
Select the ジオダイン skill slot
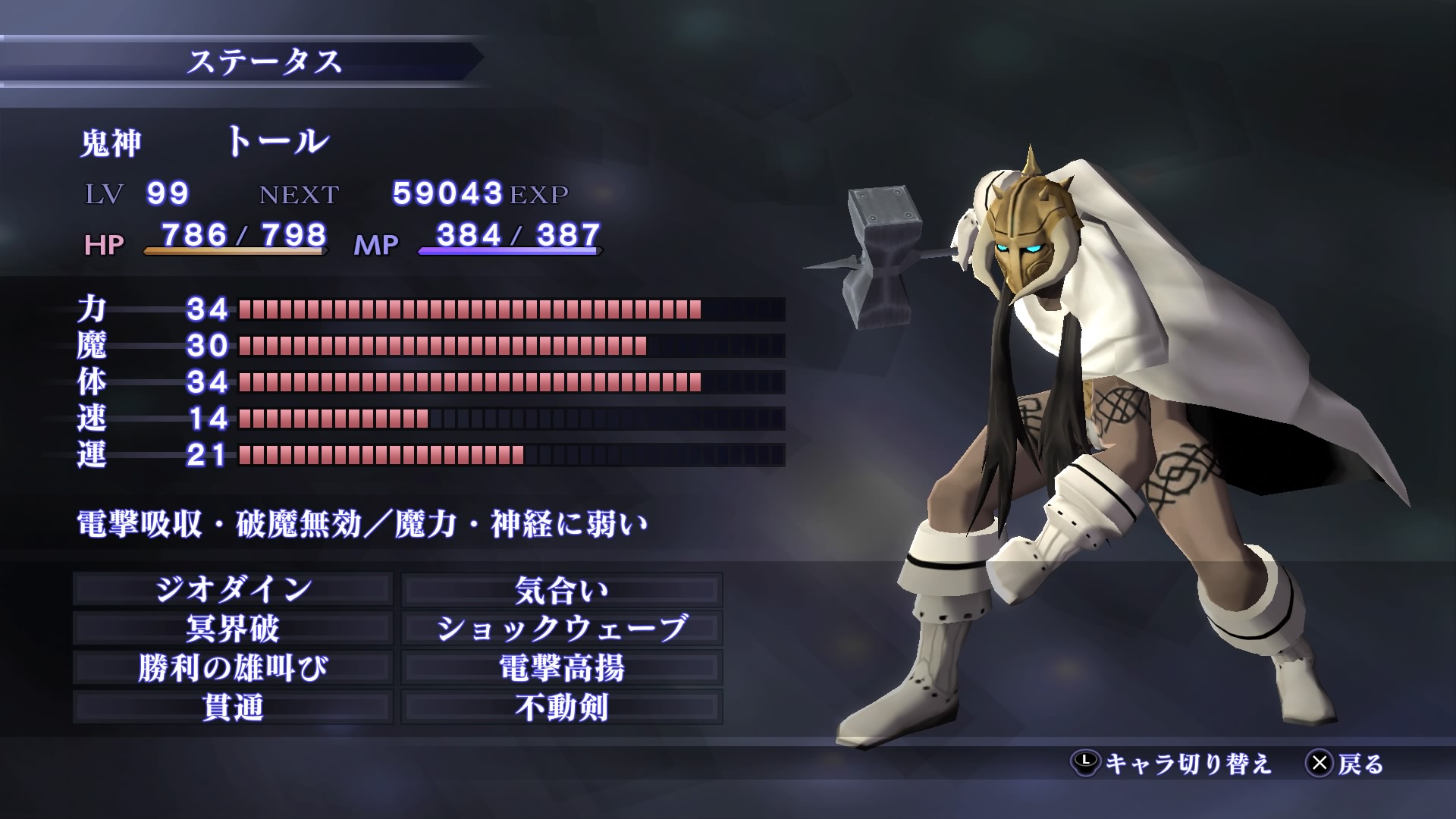pos(233,589)
